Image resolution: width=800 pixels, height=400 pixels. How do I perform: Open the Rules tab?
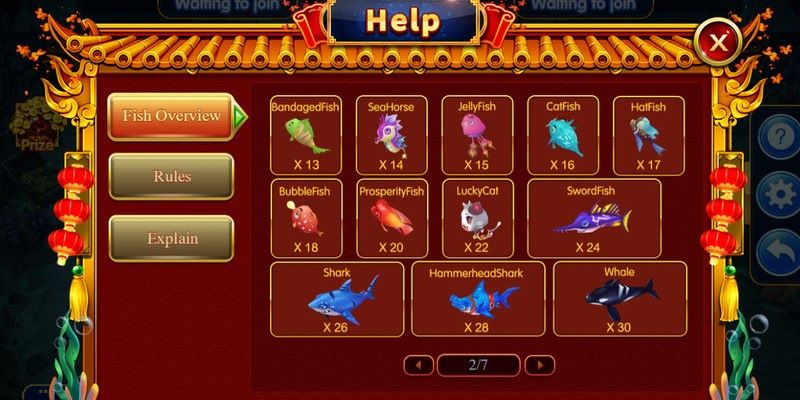click(171, 177)
